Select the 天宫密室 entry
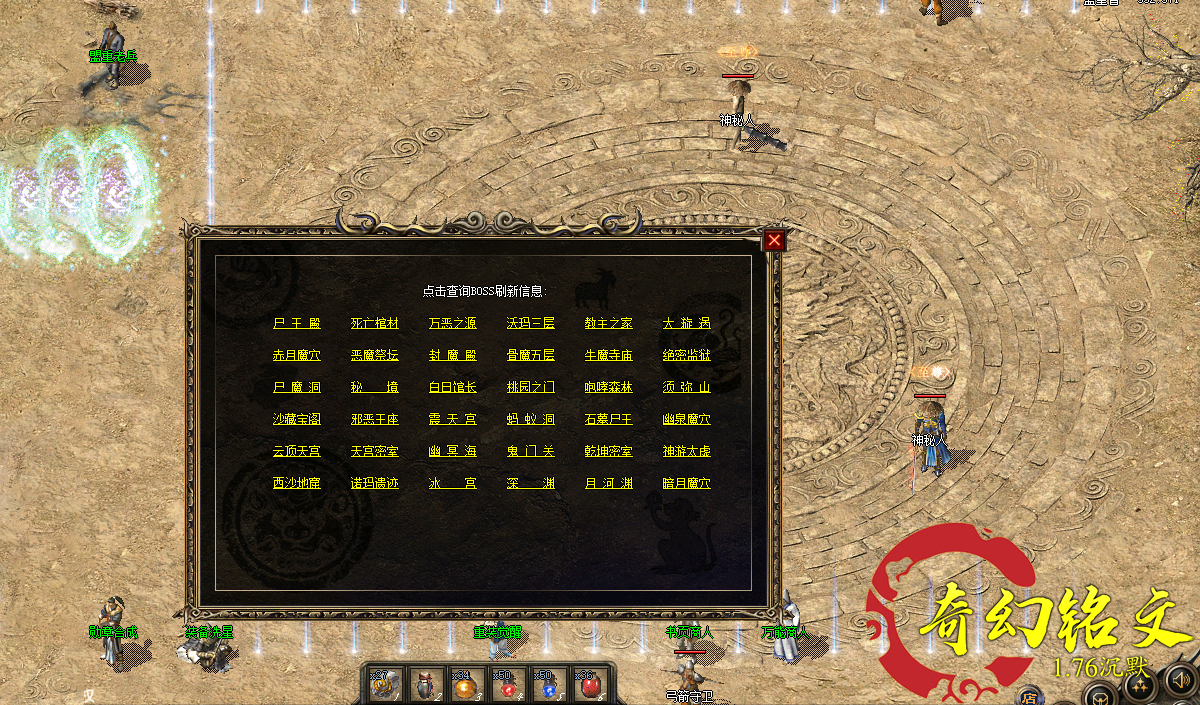Viewport: 1200px width, 705px height. 375,451
